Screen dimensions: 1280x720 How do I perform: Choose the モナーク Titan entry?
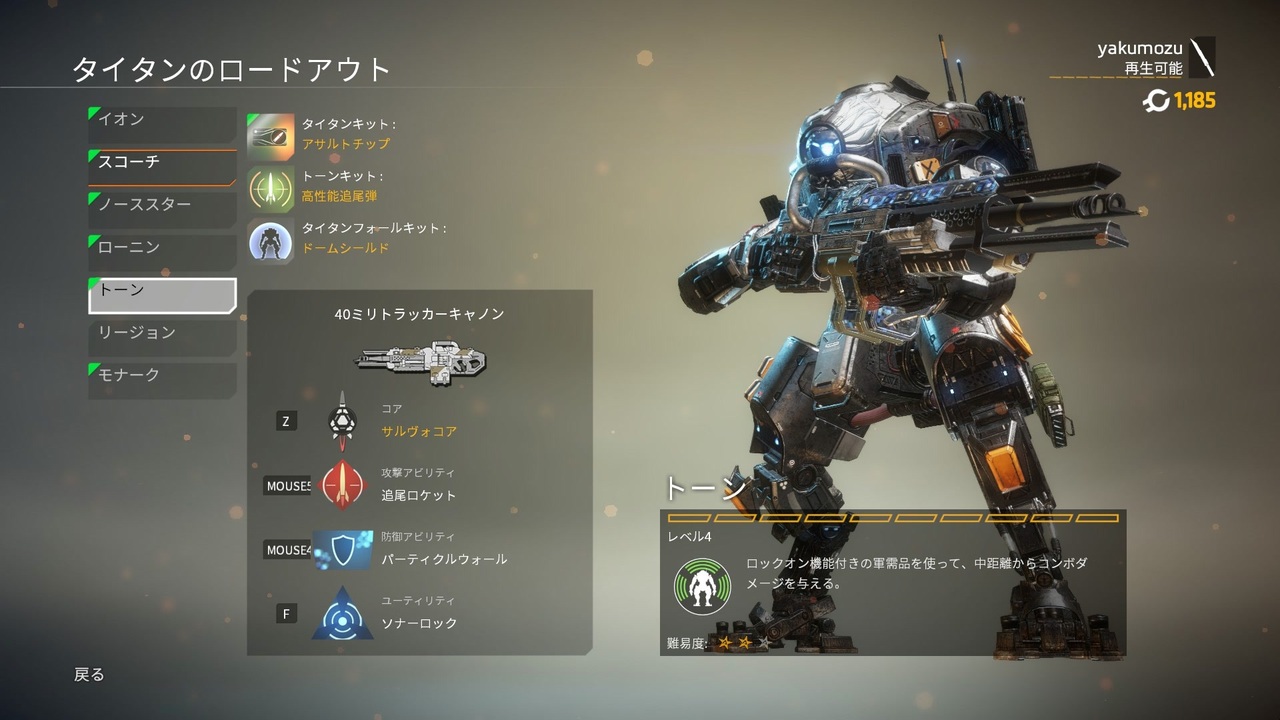pyautogui.click(x=160, y=375)
